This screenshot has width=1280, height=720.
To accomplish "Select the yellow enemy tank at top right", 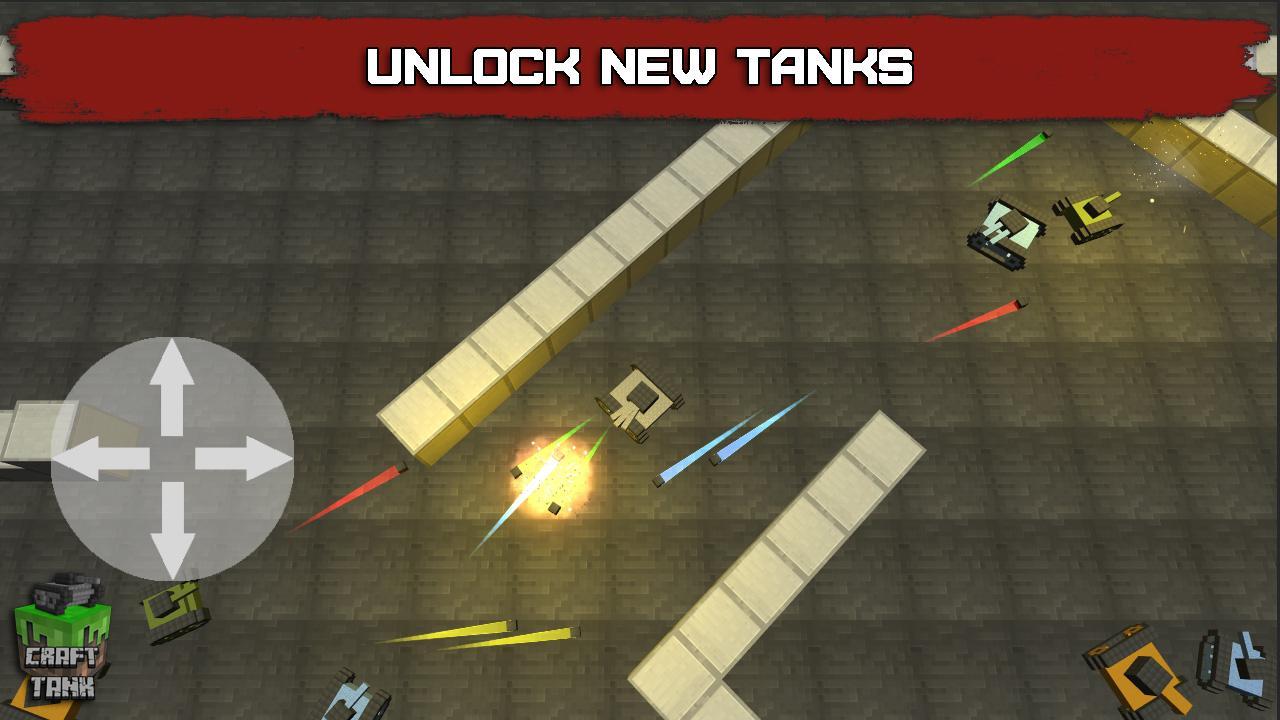I will click(1090, 215).
